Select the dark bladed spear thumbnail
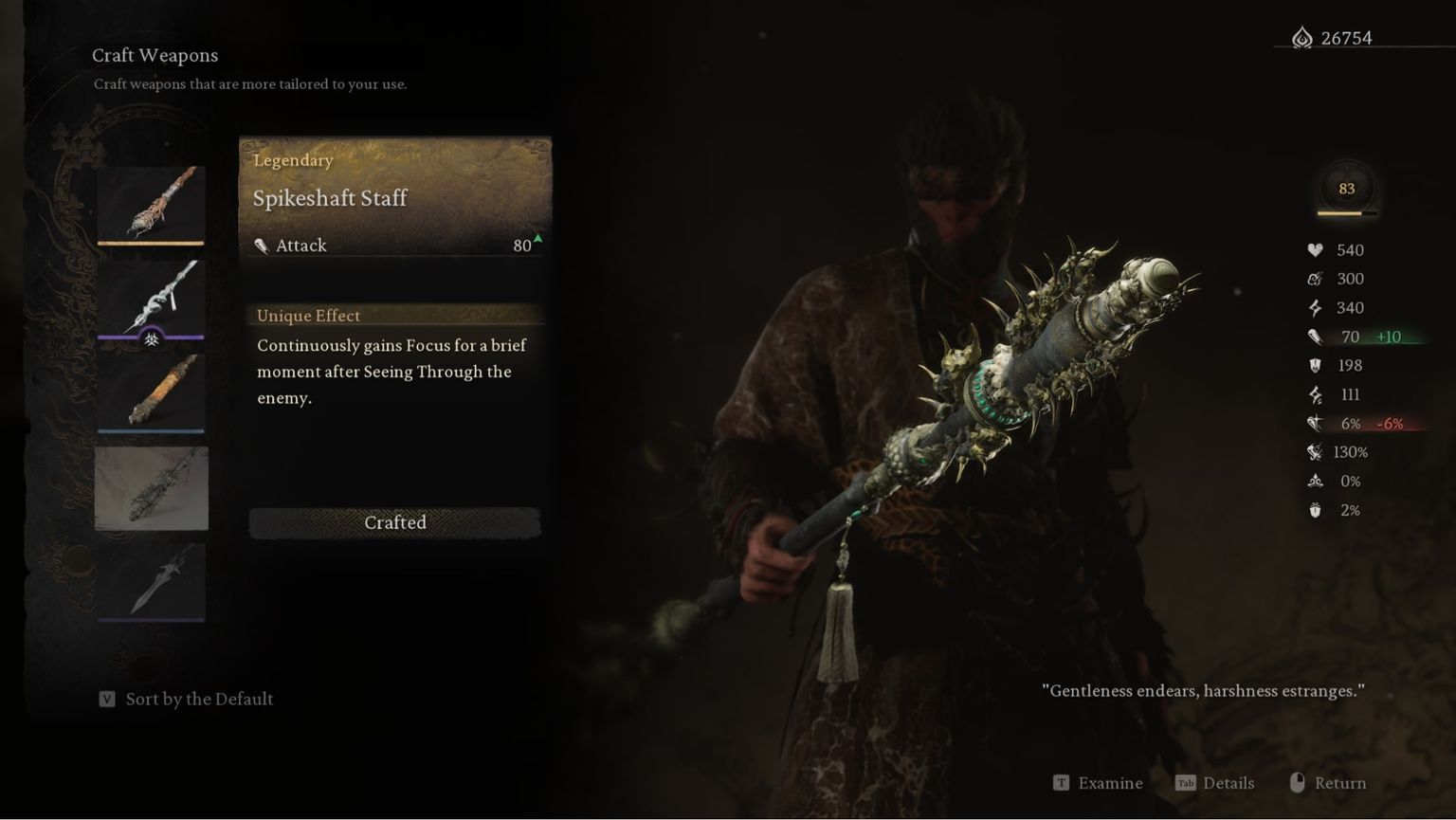This screenshot has height=820, width=1456. point(151,580)
